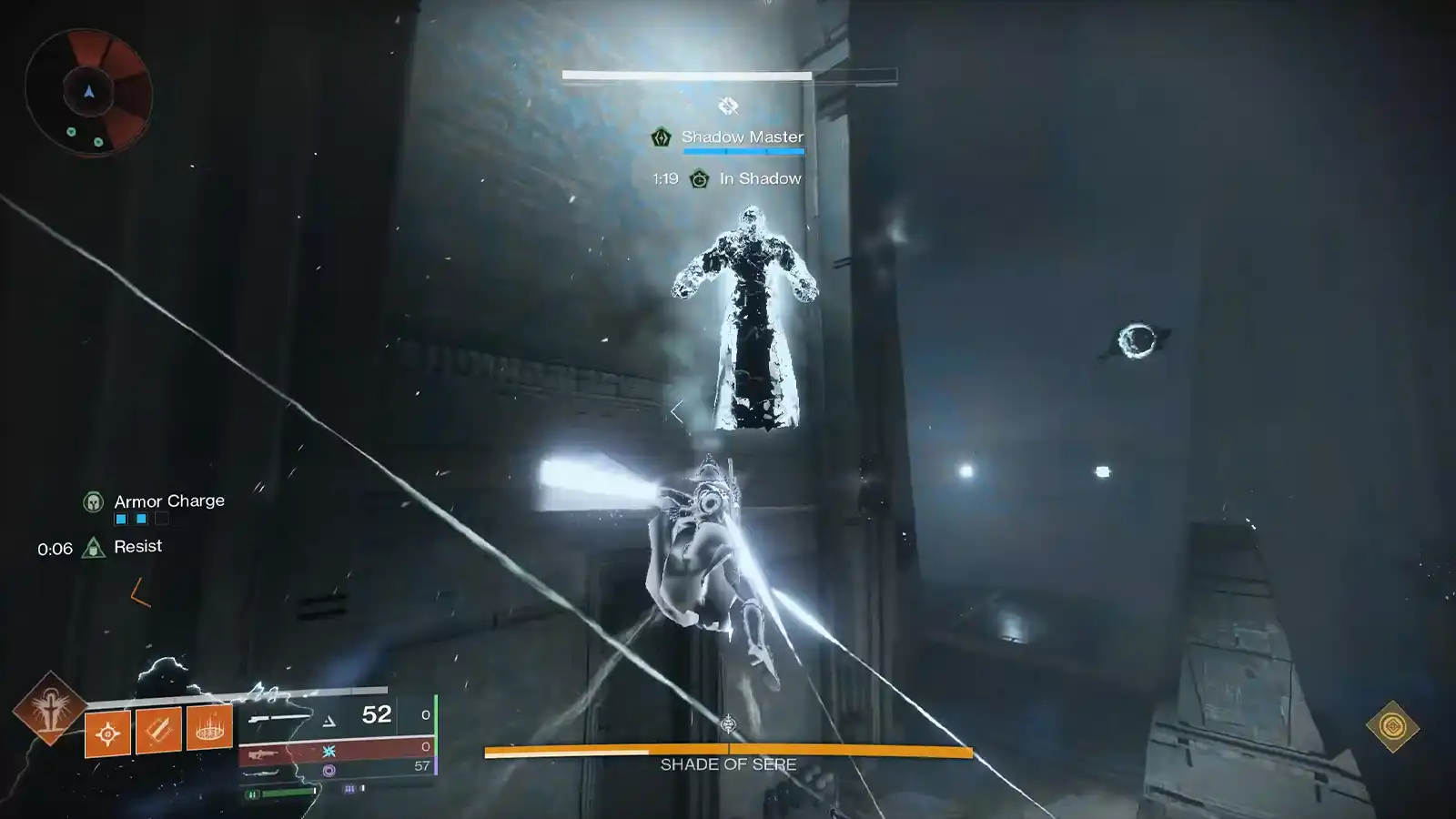
Task: Click the crossed-swords icon above the boss bar
Action: click(727, 106)
